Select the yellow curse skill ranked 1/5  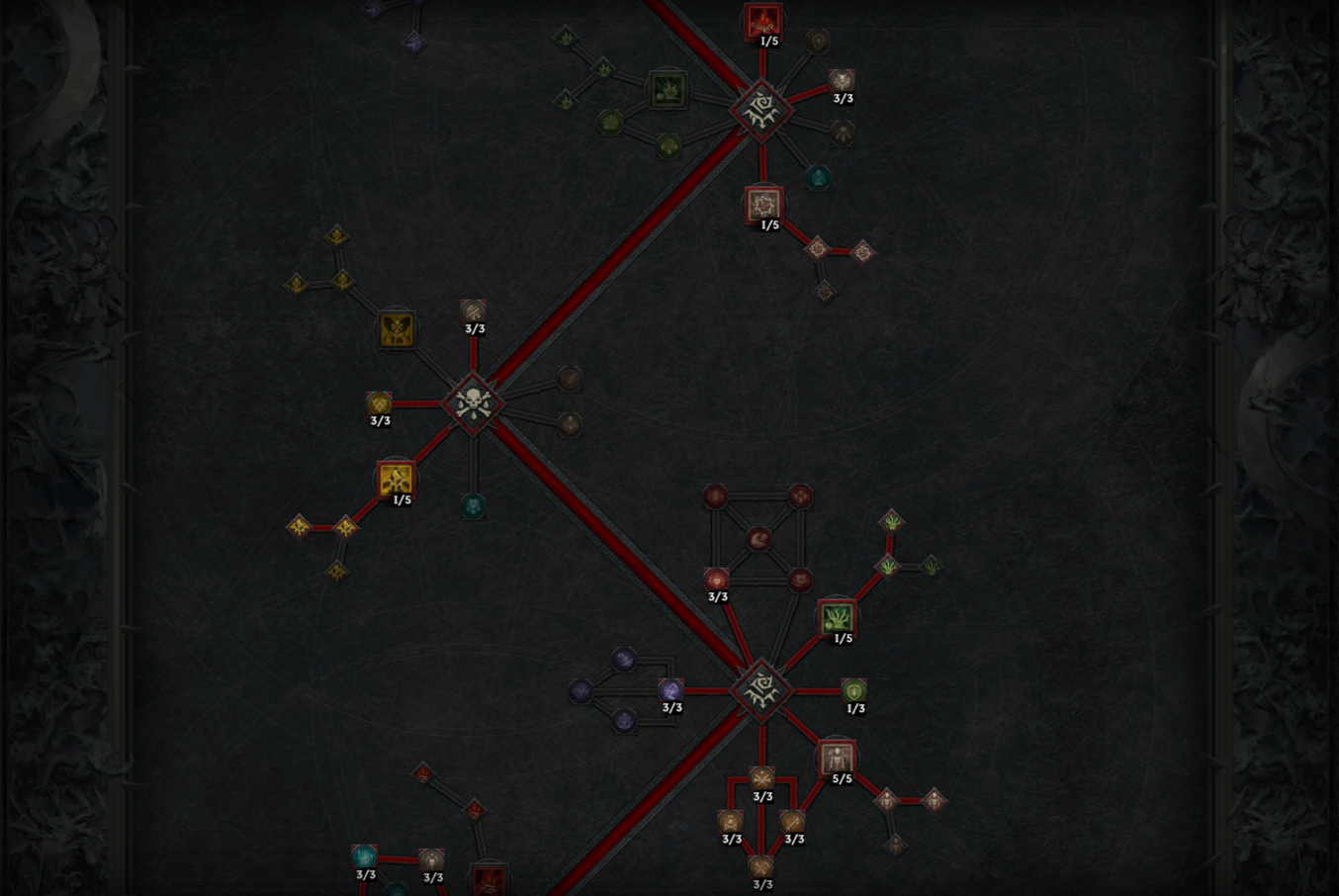(396, 480)
